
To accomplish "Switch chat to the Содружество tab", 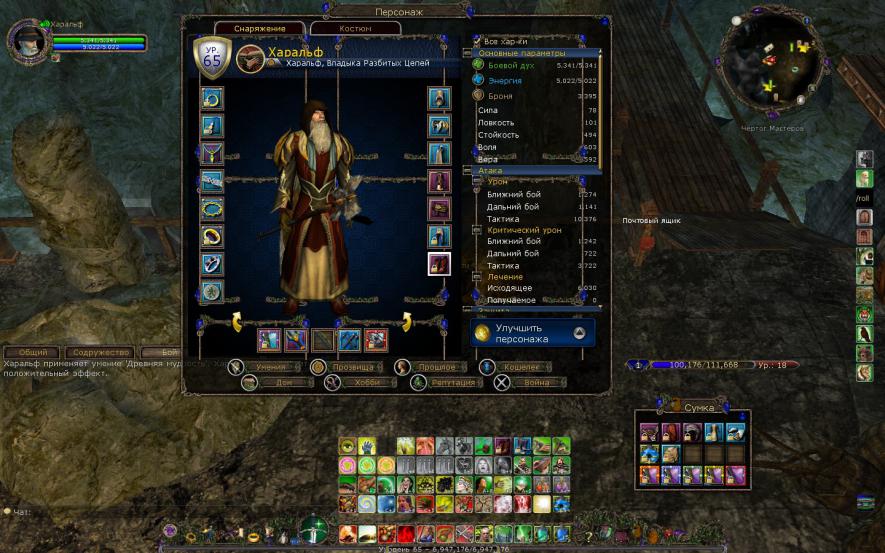I will coord(101,352).
